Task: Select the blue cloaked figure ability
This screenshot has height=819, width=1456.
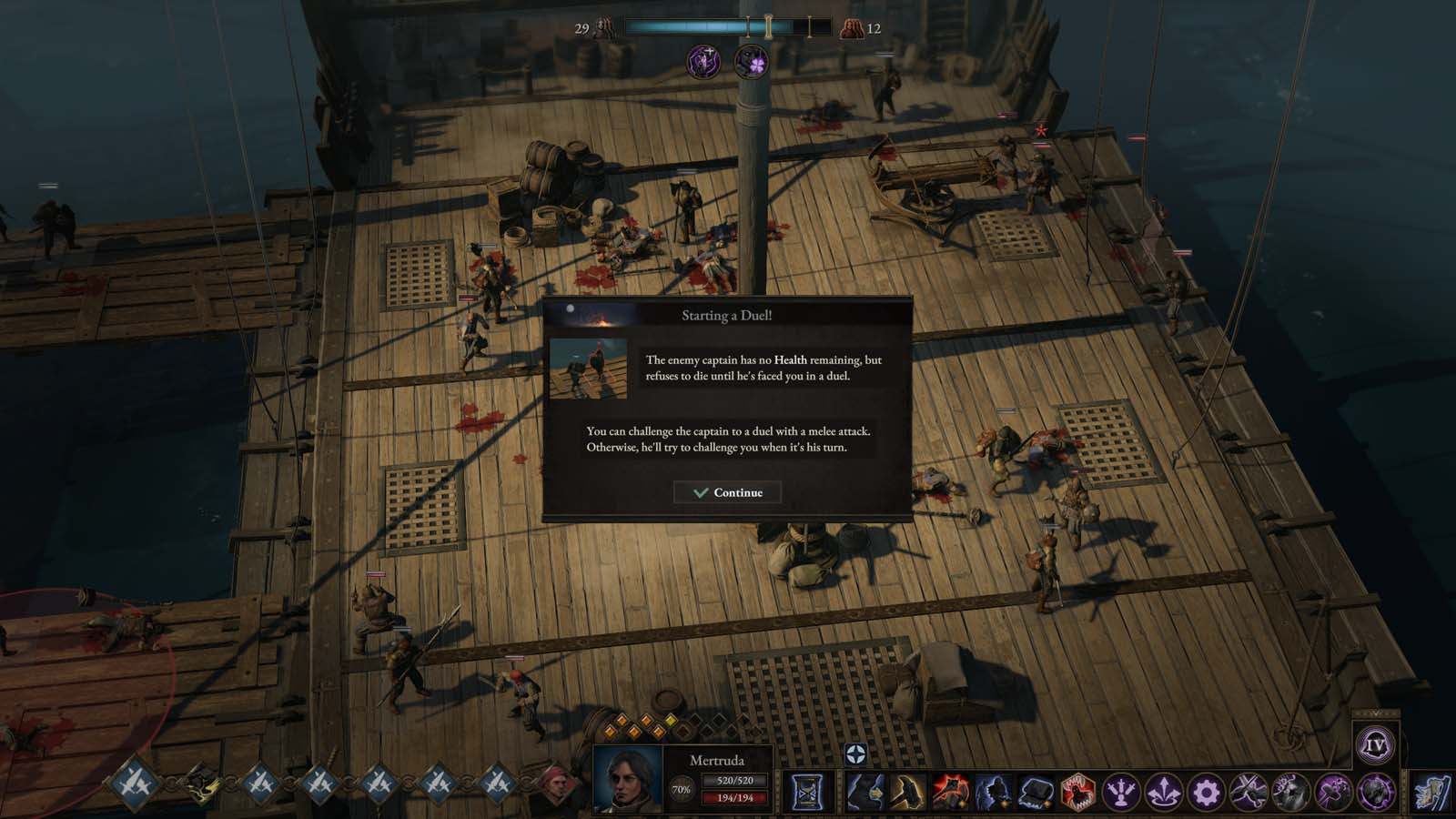Action: pos(992,793)
